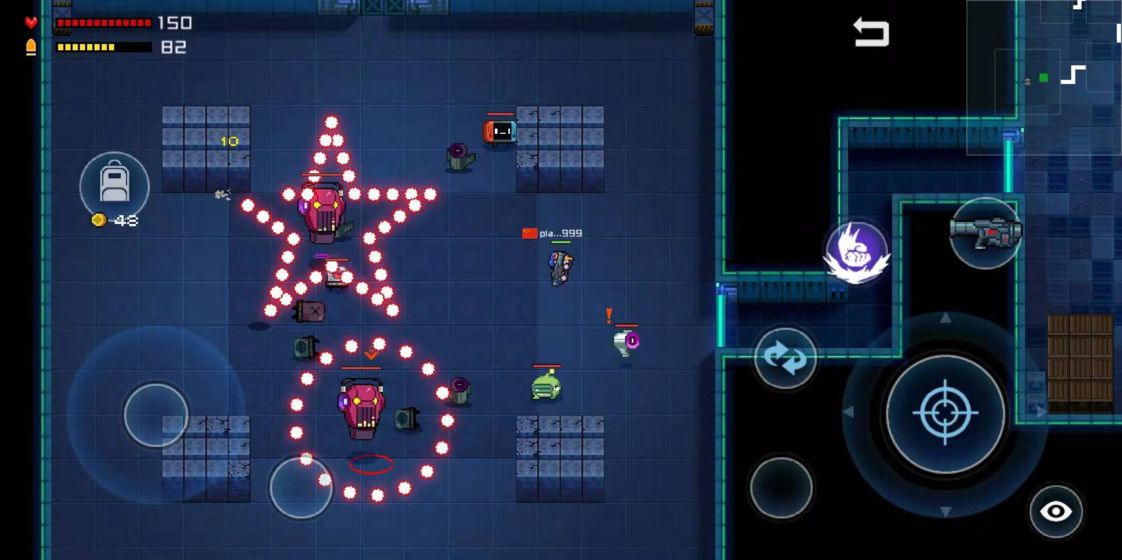Open the backpack inventory

[x=114, y=185]
